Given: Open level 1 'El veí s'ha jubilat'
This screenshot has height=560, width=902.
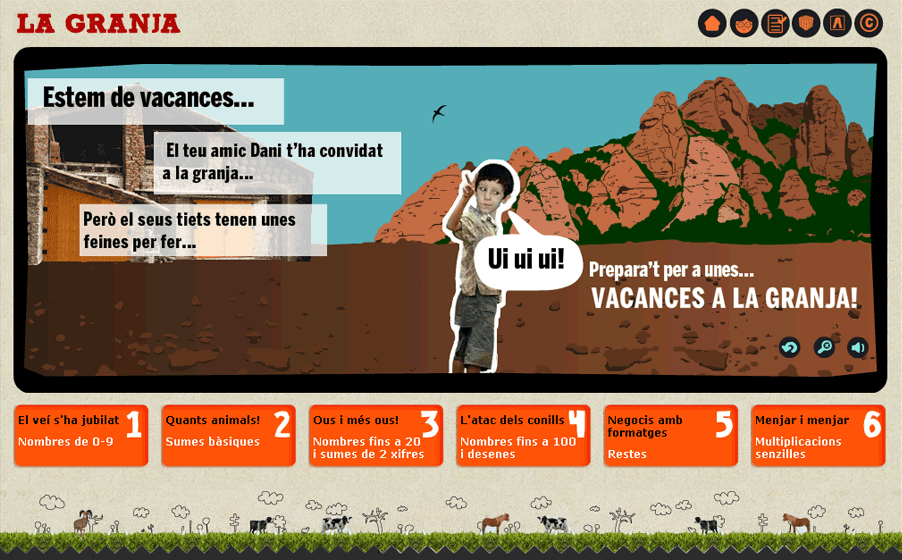Looking at the screenshot, I should click(81, 435).
